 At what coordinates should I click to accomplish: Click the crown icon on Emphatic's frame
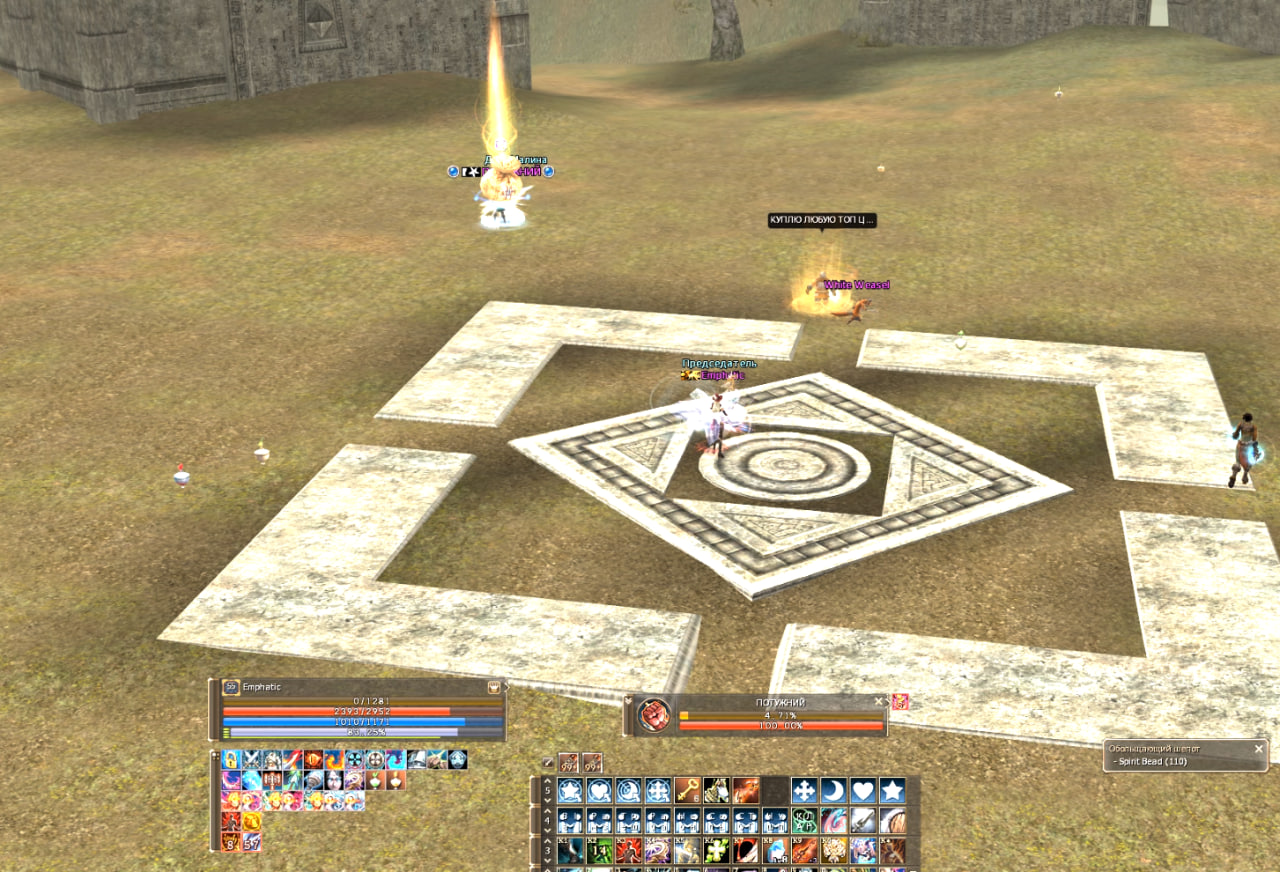point(494,687)
